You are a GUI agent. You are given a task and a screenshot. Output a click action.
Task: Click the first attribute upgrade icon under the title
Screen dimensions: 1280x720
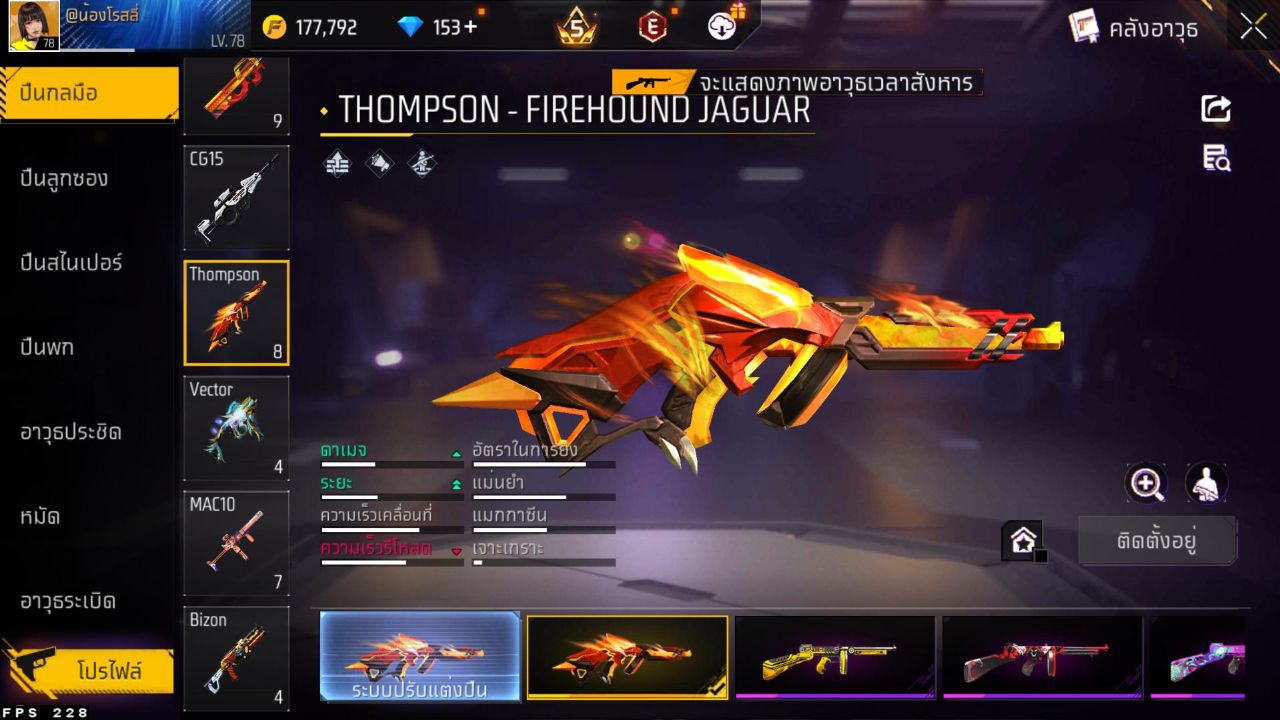(x=337, y=163)
